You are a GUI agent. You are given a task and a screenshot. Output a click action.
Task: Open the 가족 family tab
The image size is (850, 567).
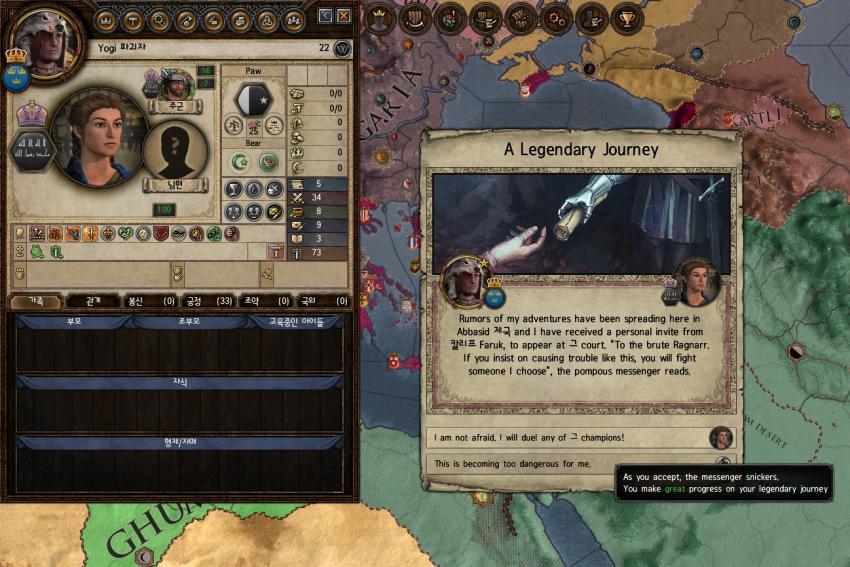[34, 301]
